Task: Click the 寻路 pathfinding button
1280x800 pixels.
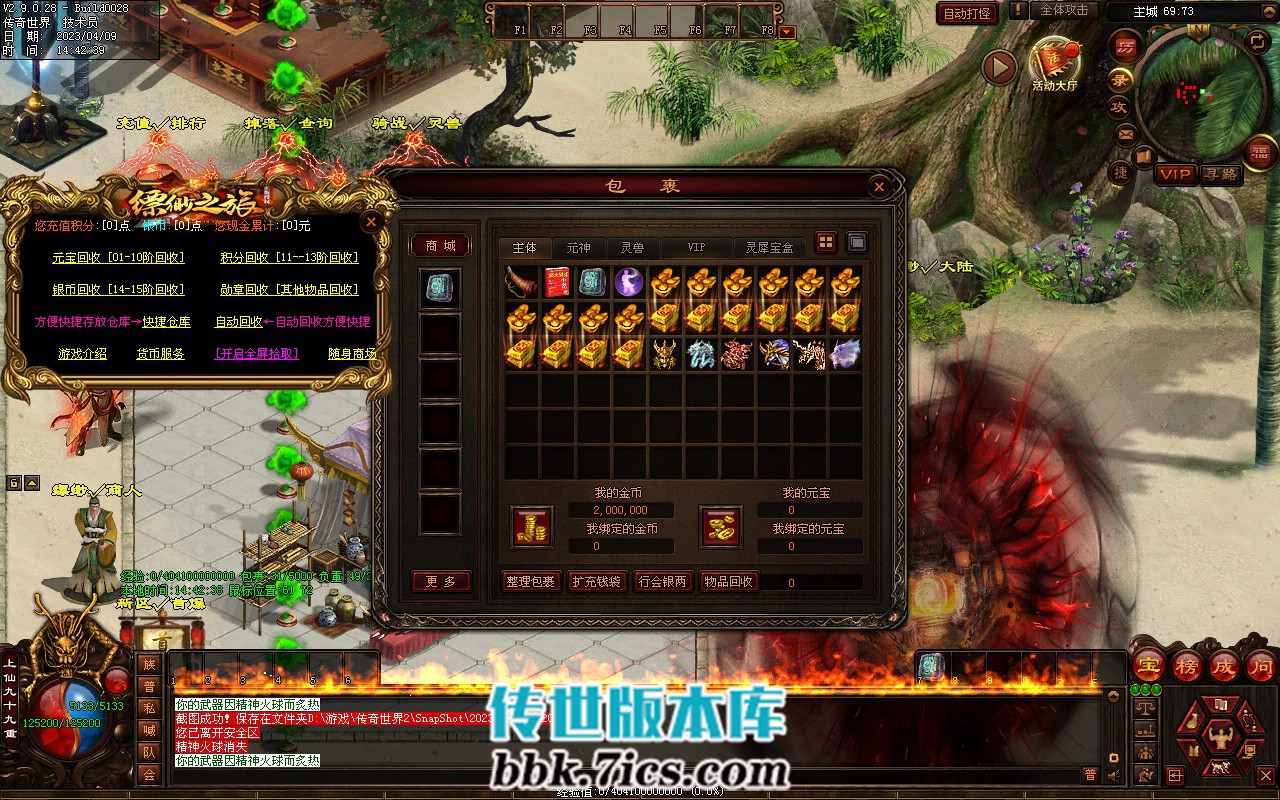Action: 1220,174
